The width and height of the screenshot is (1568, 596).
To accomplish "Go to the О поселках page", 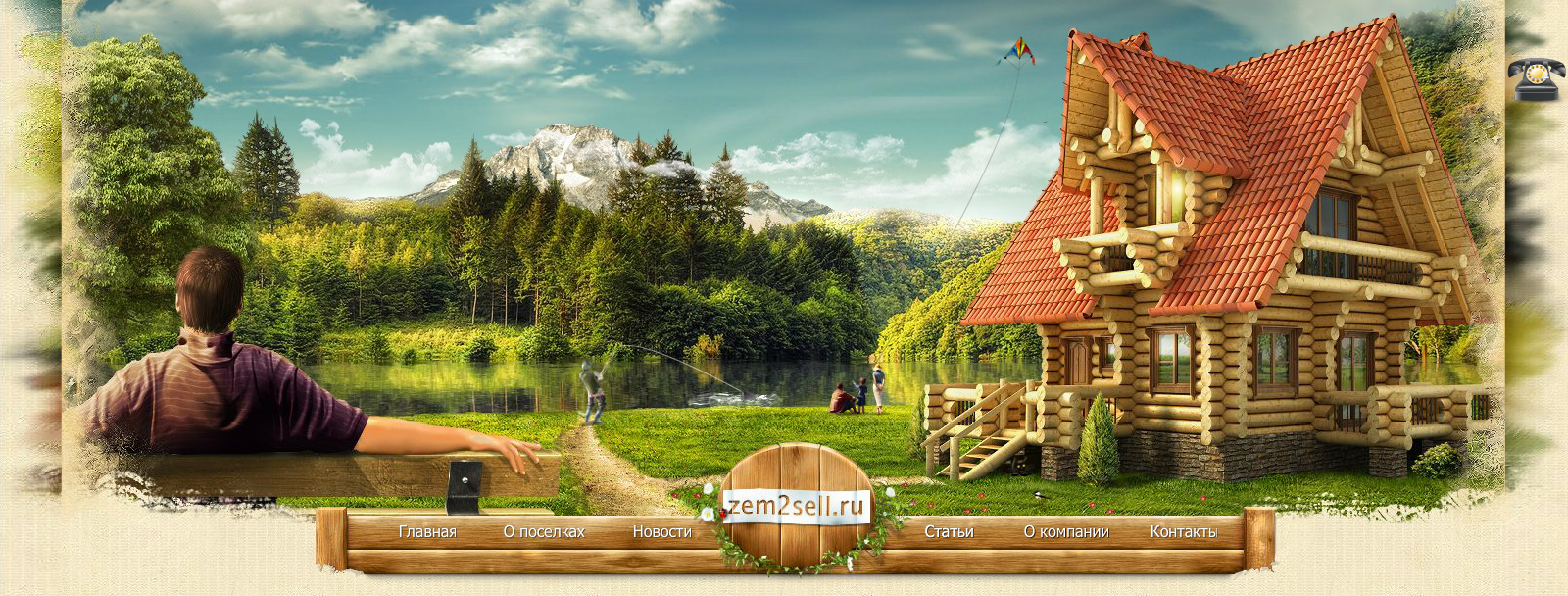I will click(x=544, y=532).
